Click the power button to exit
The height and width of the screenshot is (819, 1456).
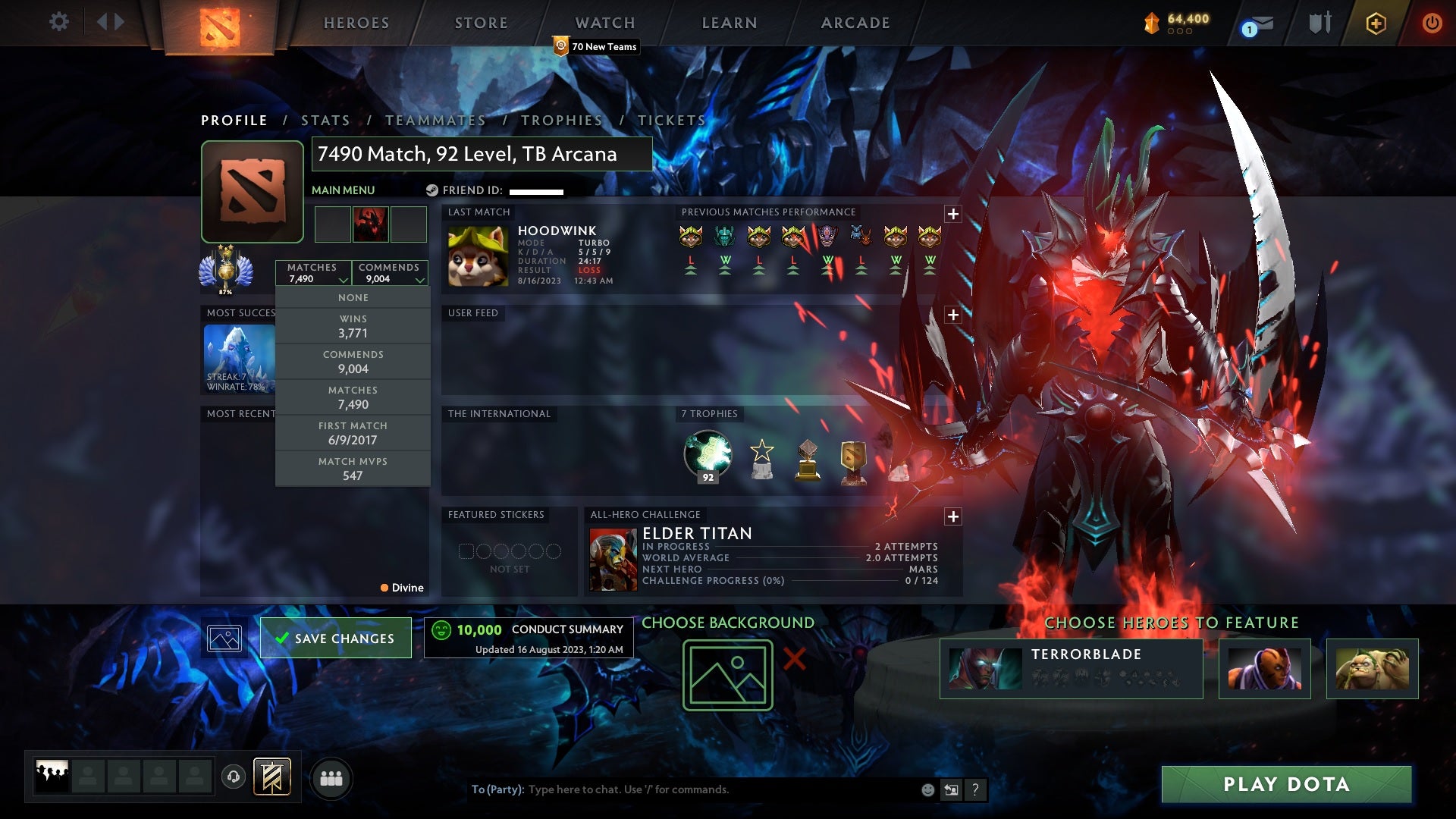(1432, 23)
